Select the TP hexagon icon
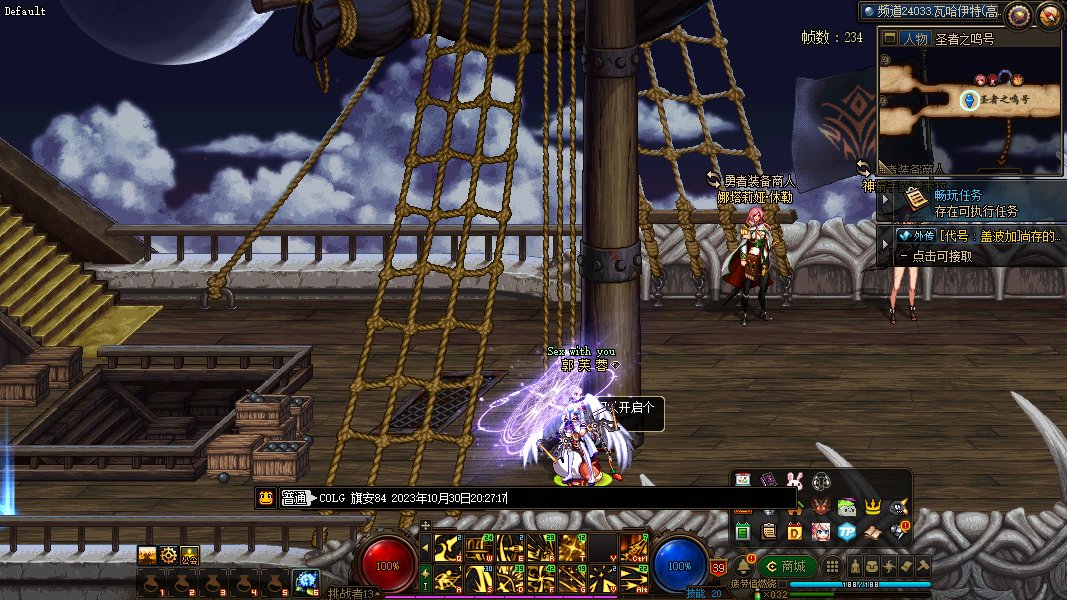Image resolution: width=1067 pixels, height=600 pixels. tap(846, 531)
